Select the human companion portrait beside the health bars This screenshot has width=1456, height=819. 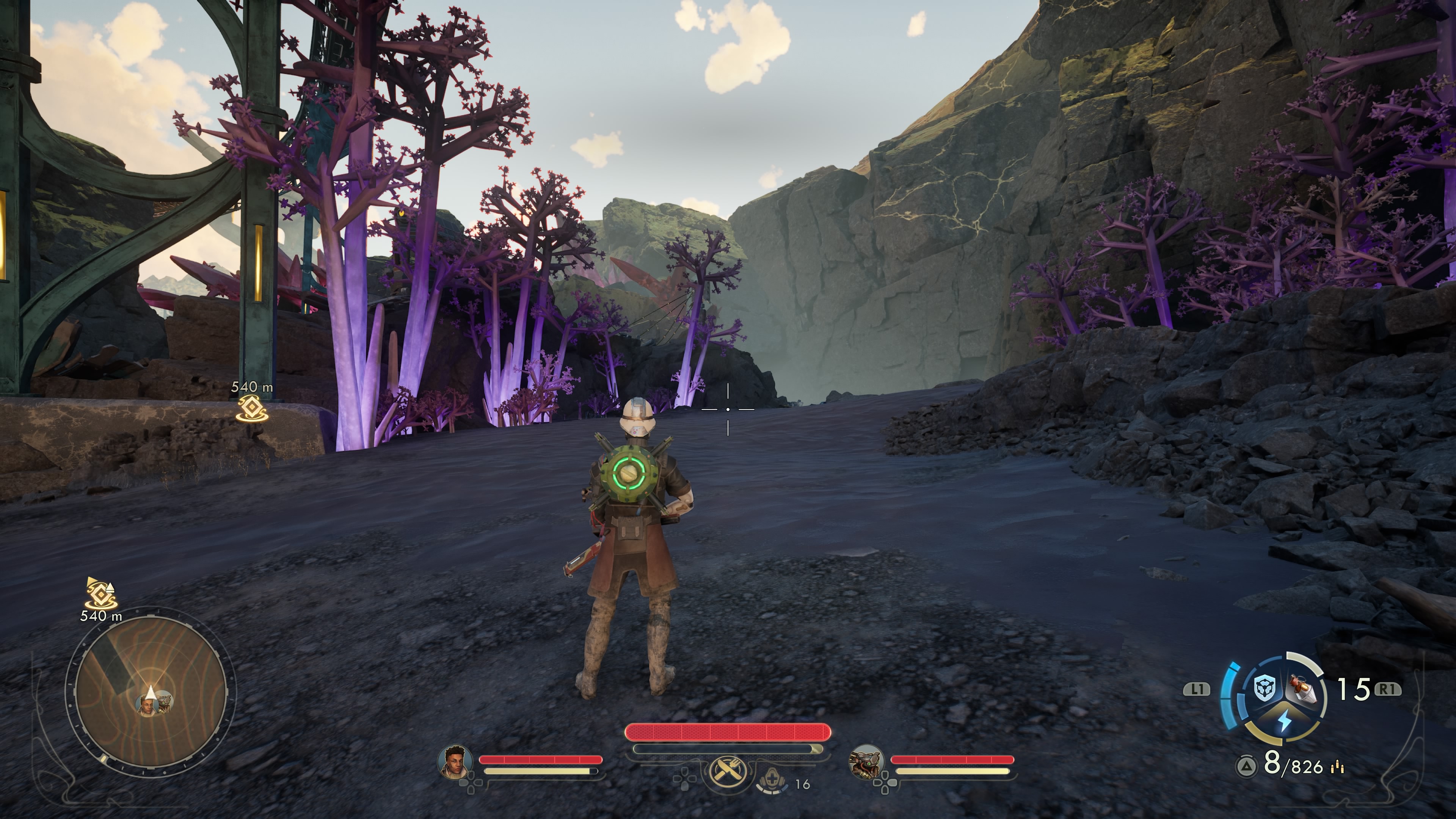click(455, 761)
